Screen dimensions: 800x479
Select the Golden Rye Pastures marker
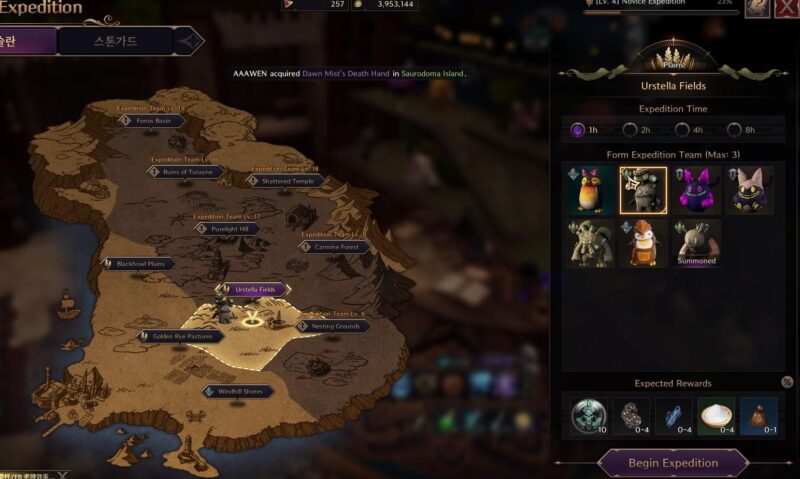click(x=181, y=337)
